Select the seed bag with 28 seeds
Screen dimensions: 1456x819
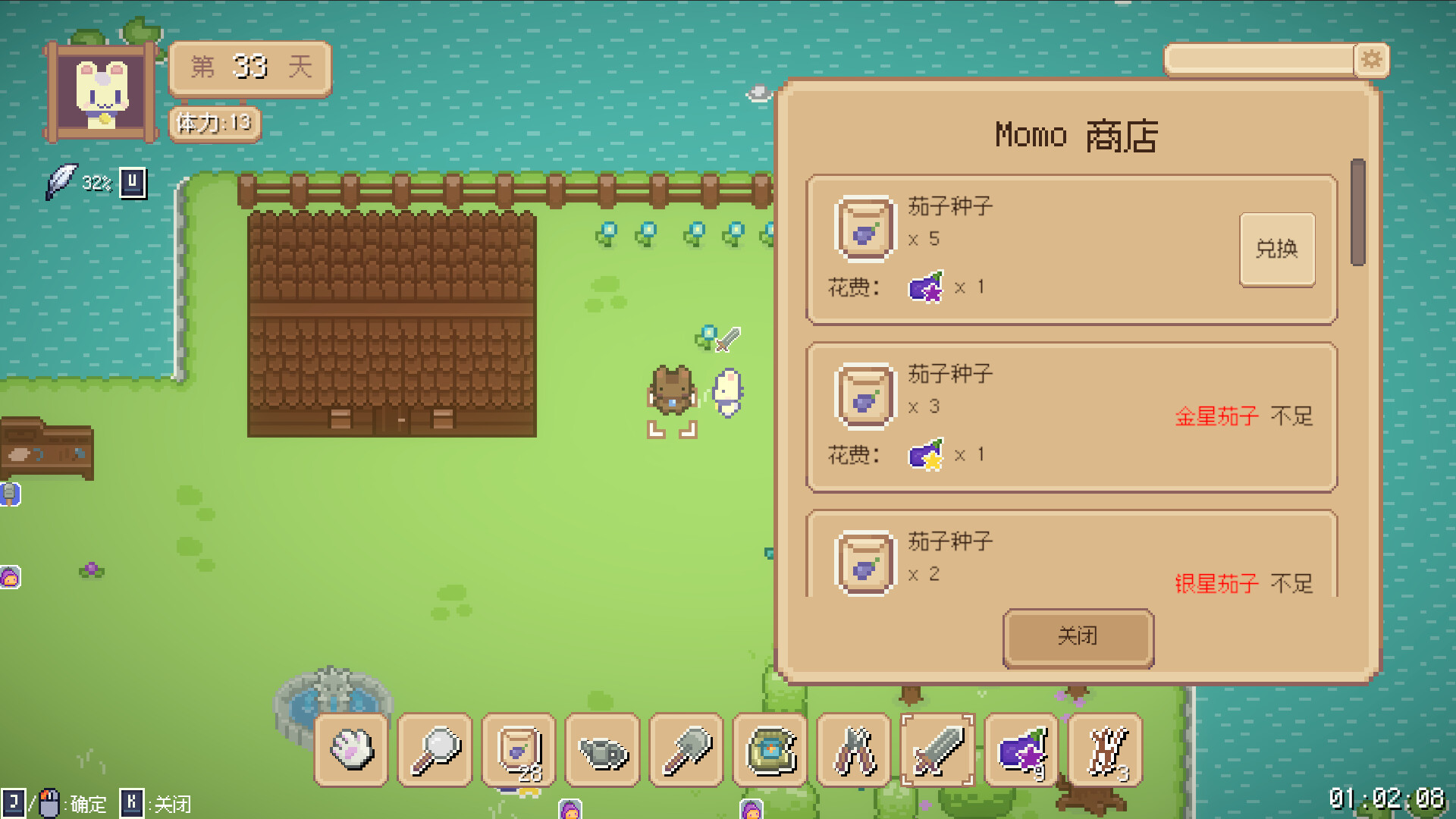pyautogui.click(x=519, y=750)
